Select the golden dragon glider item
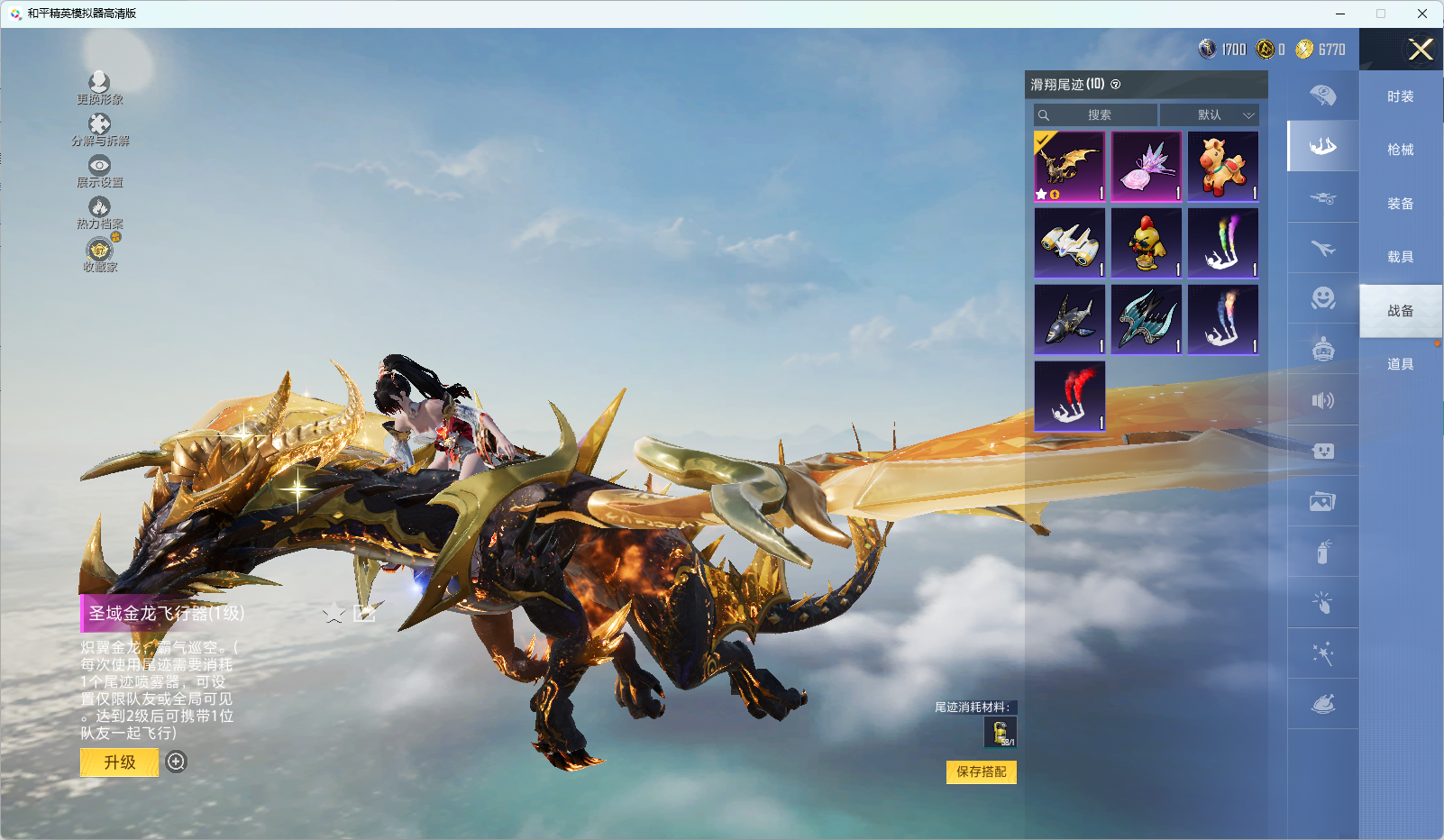1444x840 pixels. click(x=1070, y=167)
